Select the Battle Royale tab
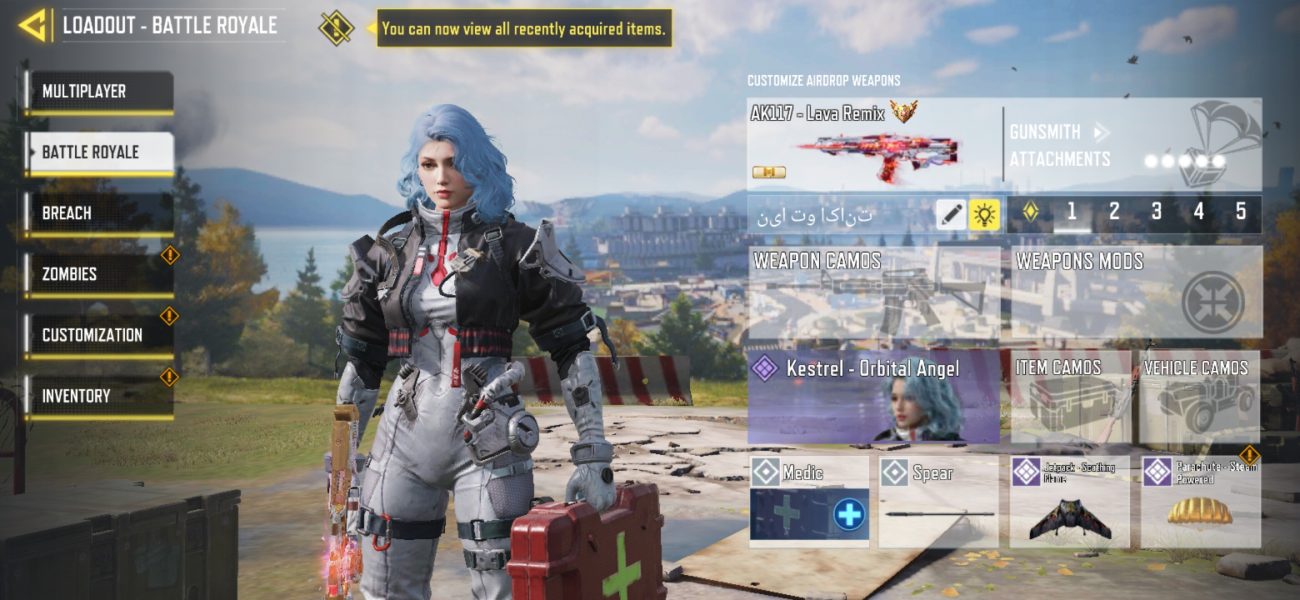 (x=98, y=153)
